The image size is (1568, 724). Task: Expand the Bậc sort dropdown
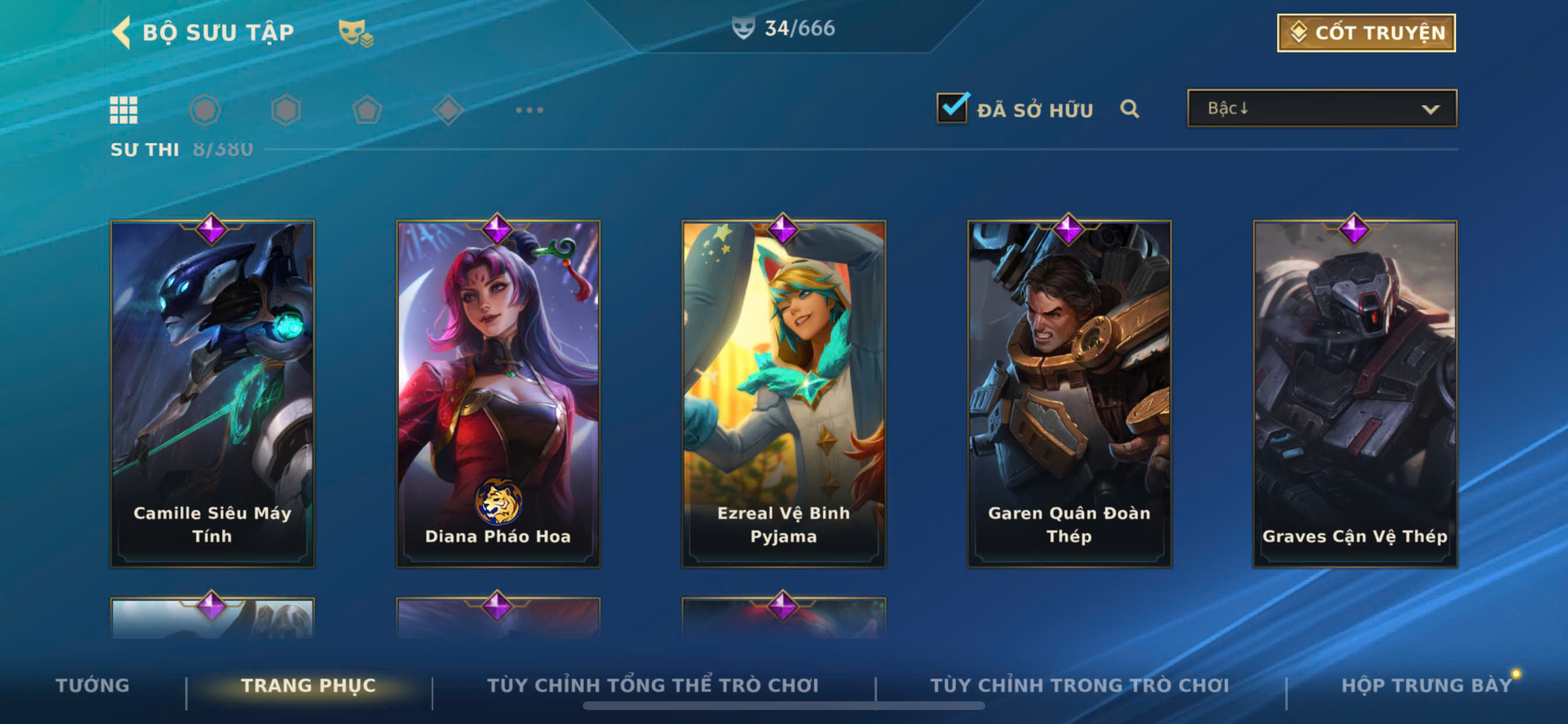coord(1321,108)
